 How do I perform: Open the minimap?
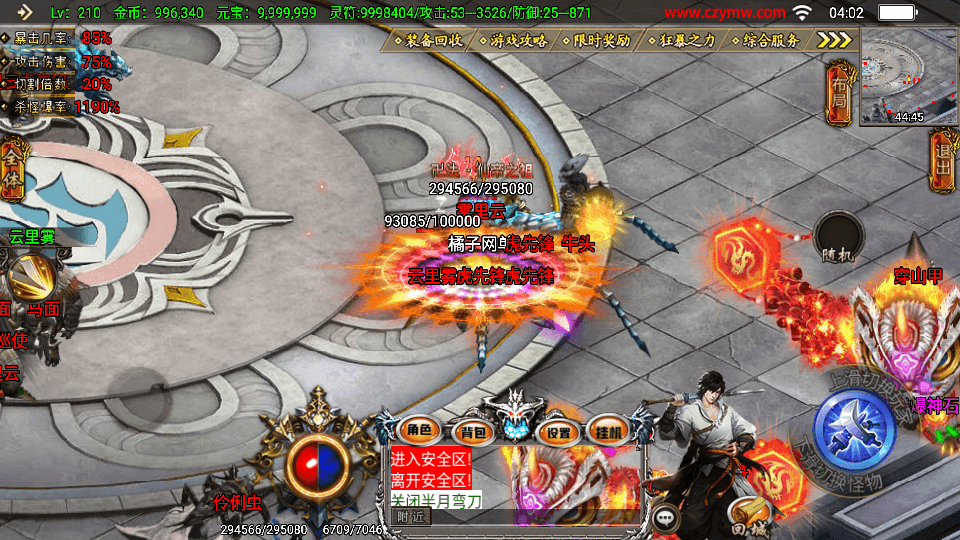point(908,76)
